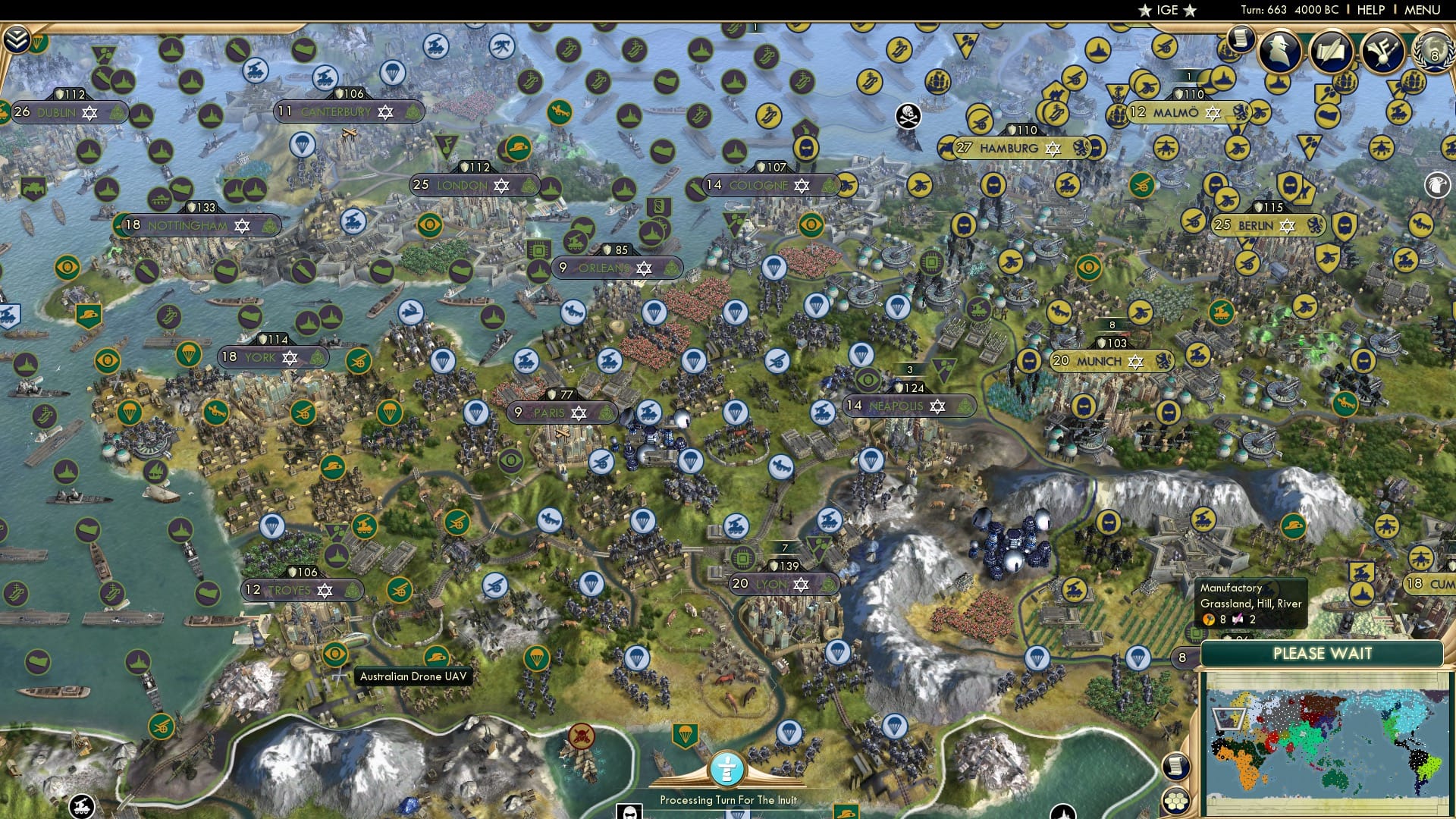Toggle strategic view with the hex grid button

click(1175, 801)
